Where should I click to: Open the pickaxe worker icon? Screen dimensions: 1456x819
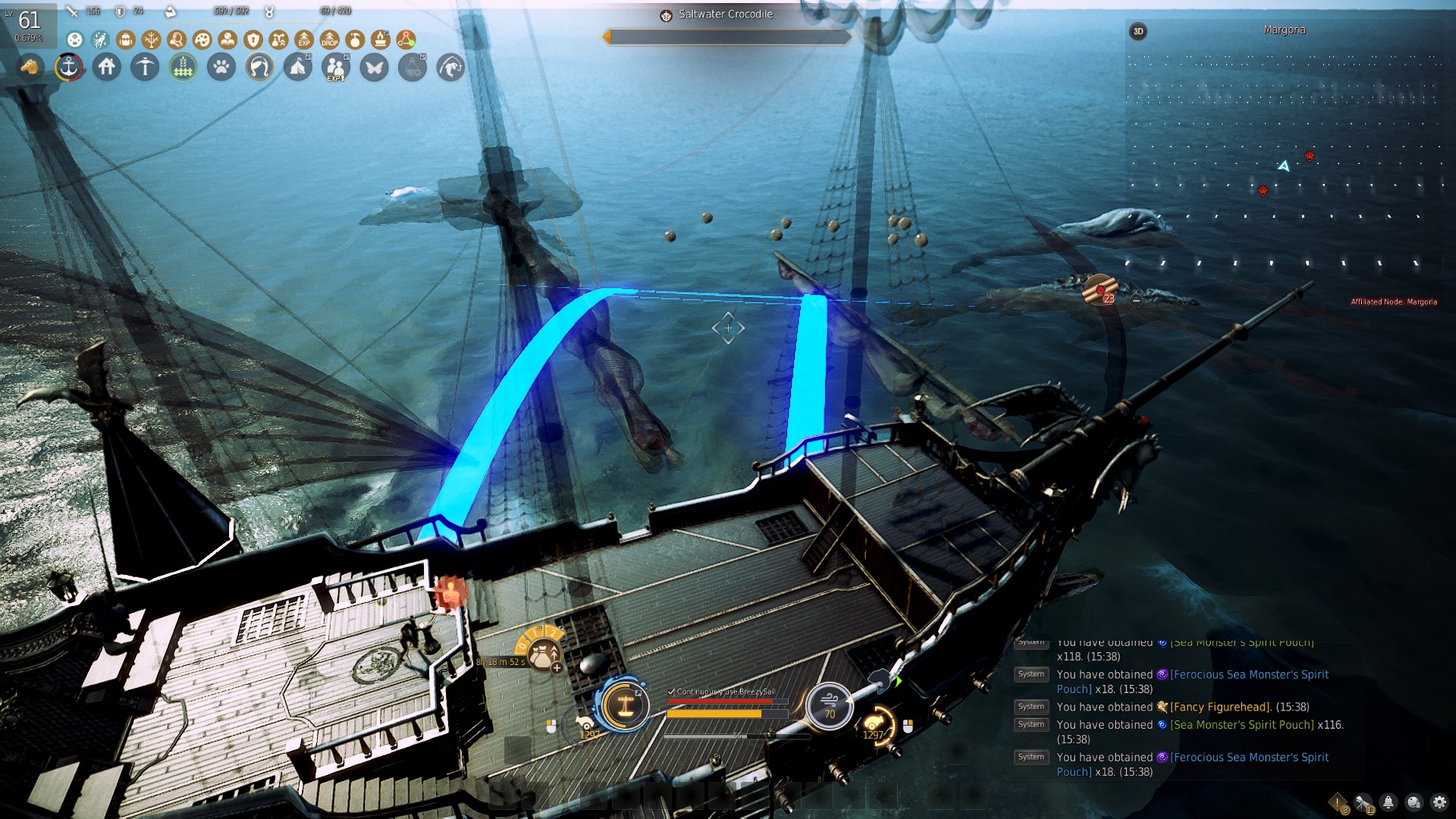tap(145, 67)
